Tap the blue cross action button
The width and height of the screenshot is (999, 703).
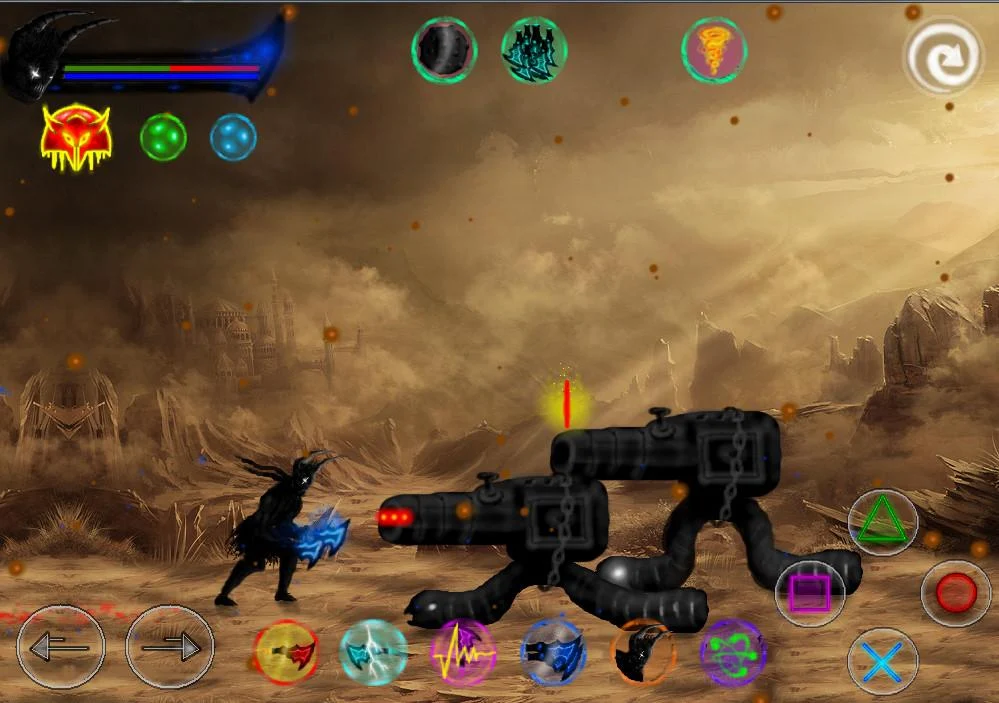coord(883,661)
